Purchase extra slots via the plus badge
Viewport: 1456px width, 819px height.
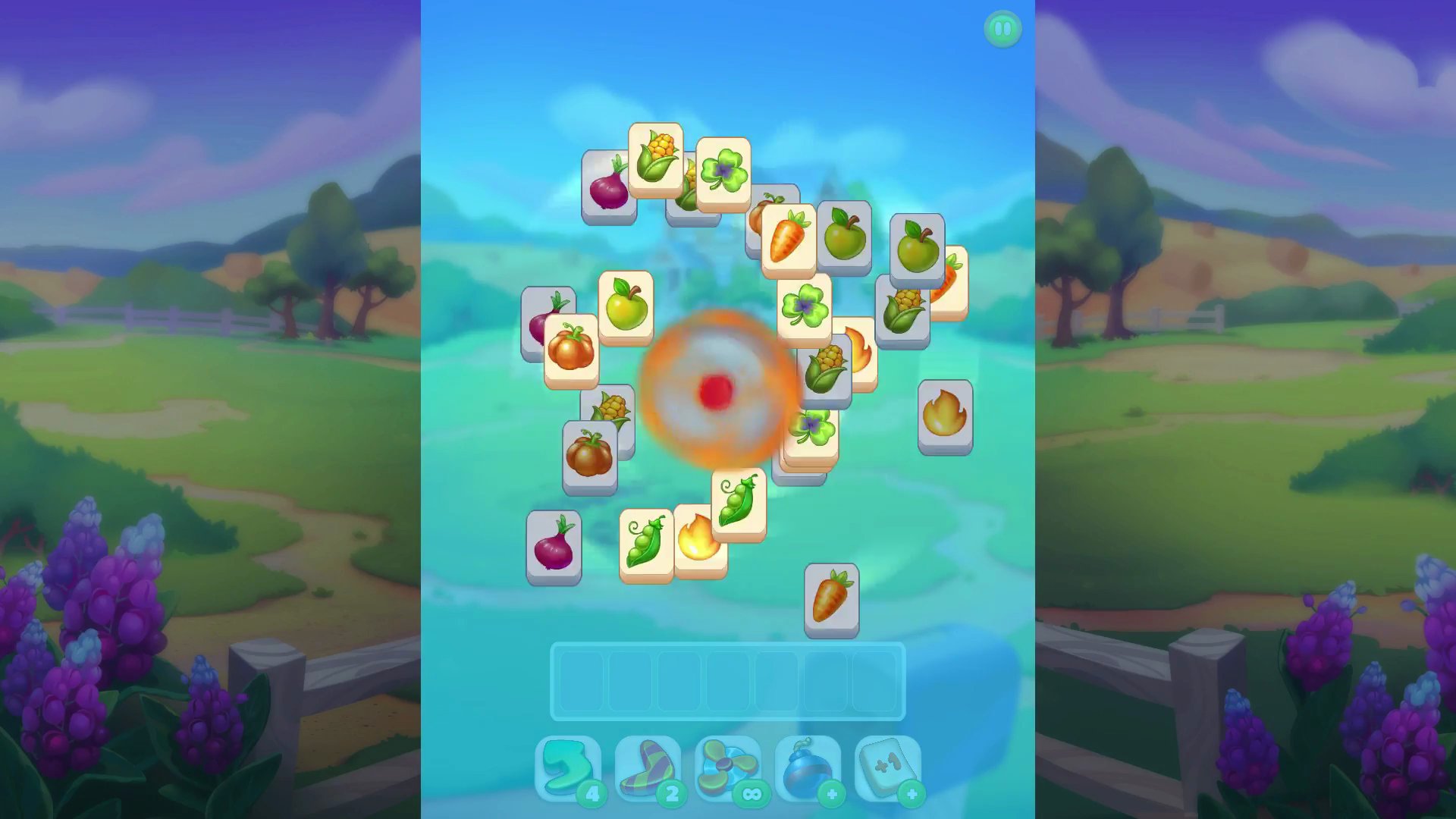coord(911,793)
